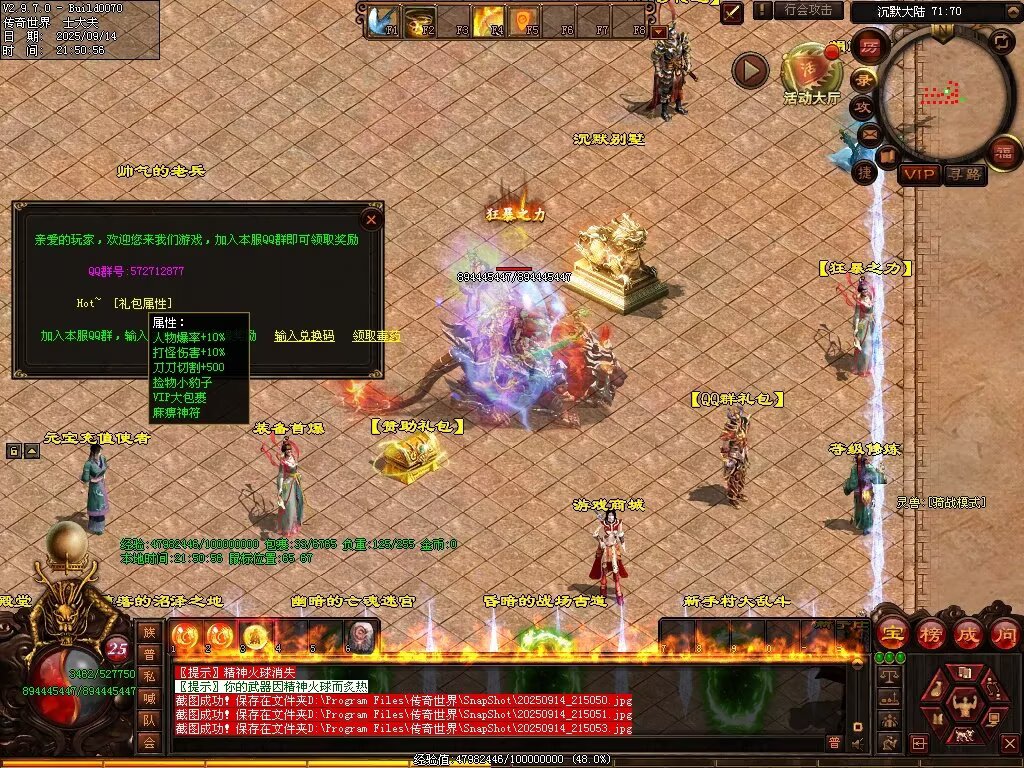The image size is (1024, 768).
Task: Switch to the 队 team chat channel
Action: (149, 719)
